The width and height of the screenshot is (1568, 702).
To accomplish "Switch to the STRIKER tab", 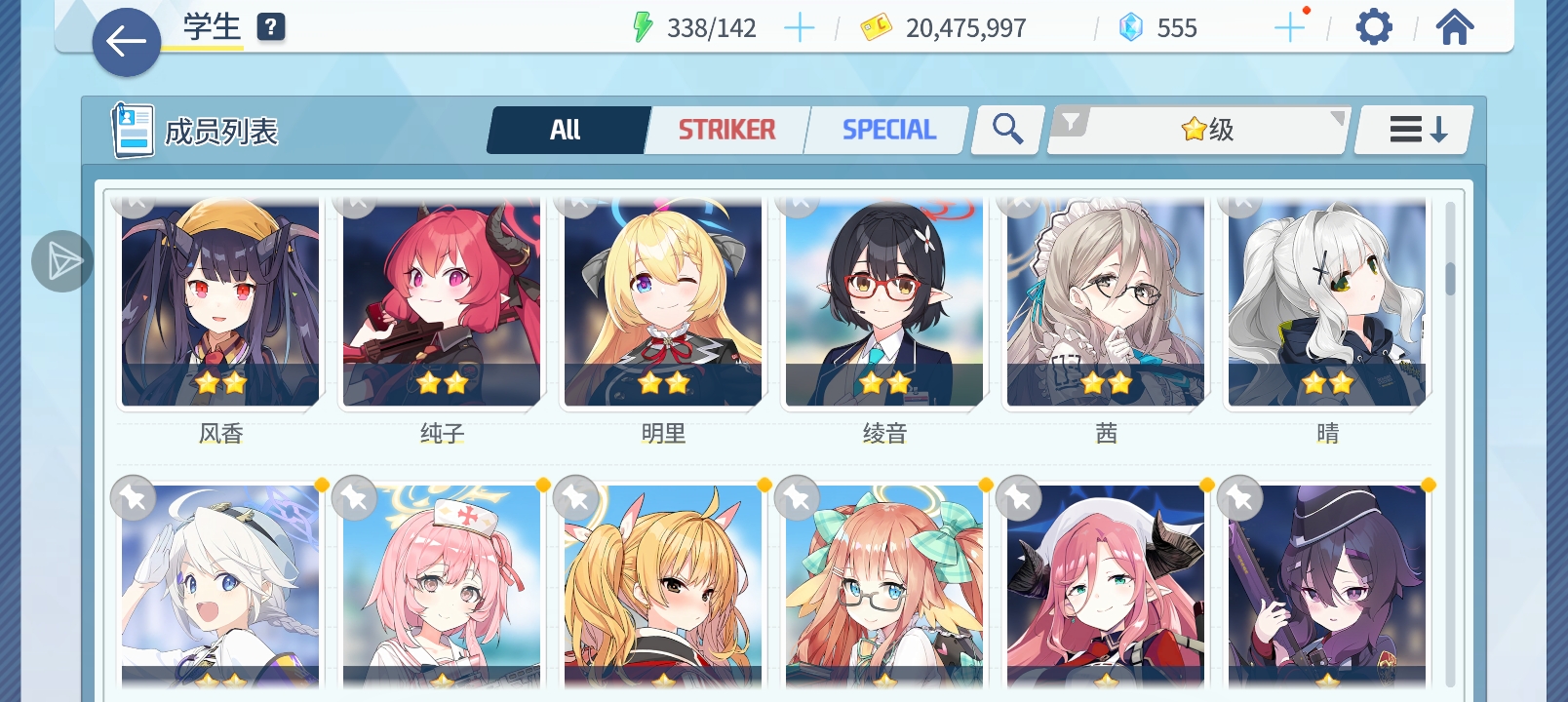I will [x=727, y=128].
